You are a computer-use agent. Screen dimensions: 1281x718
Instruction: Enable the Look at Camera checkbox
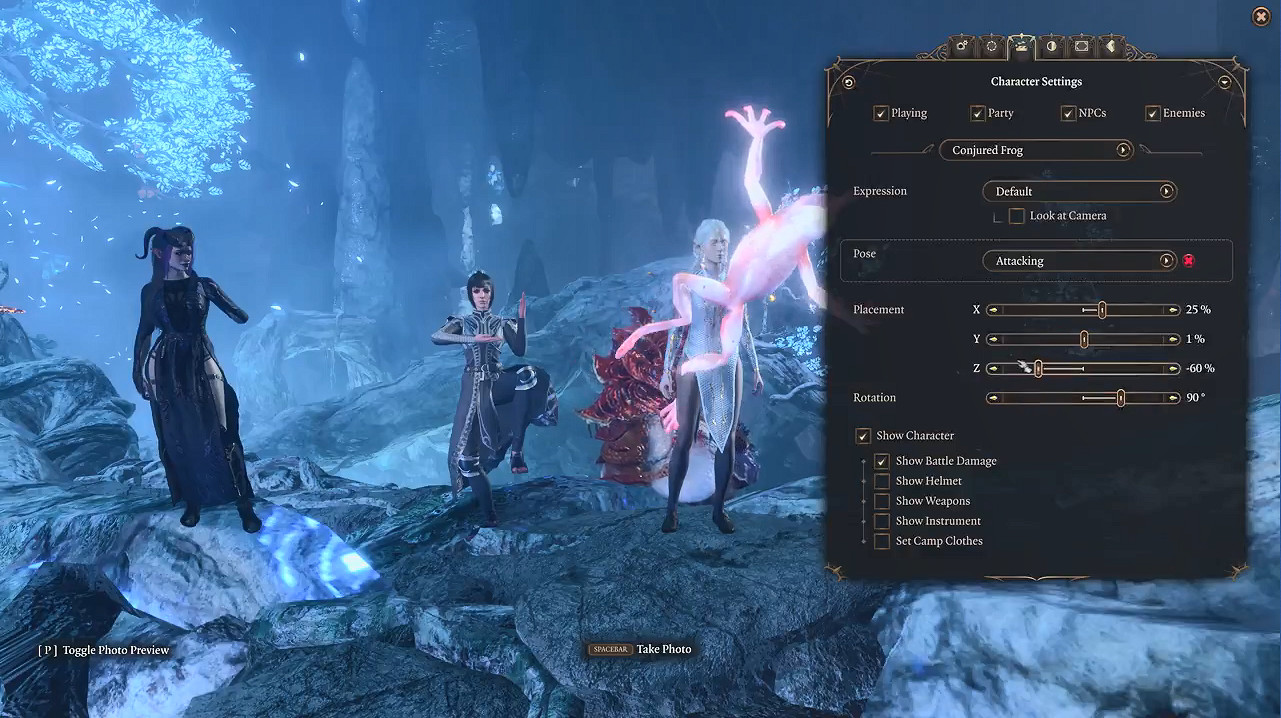(x=1016, y=216)
